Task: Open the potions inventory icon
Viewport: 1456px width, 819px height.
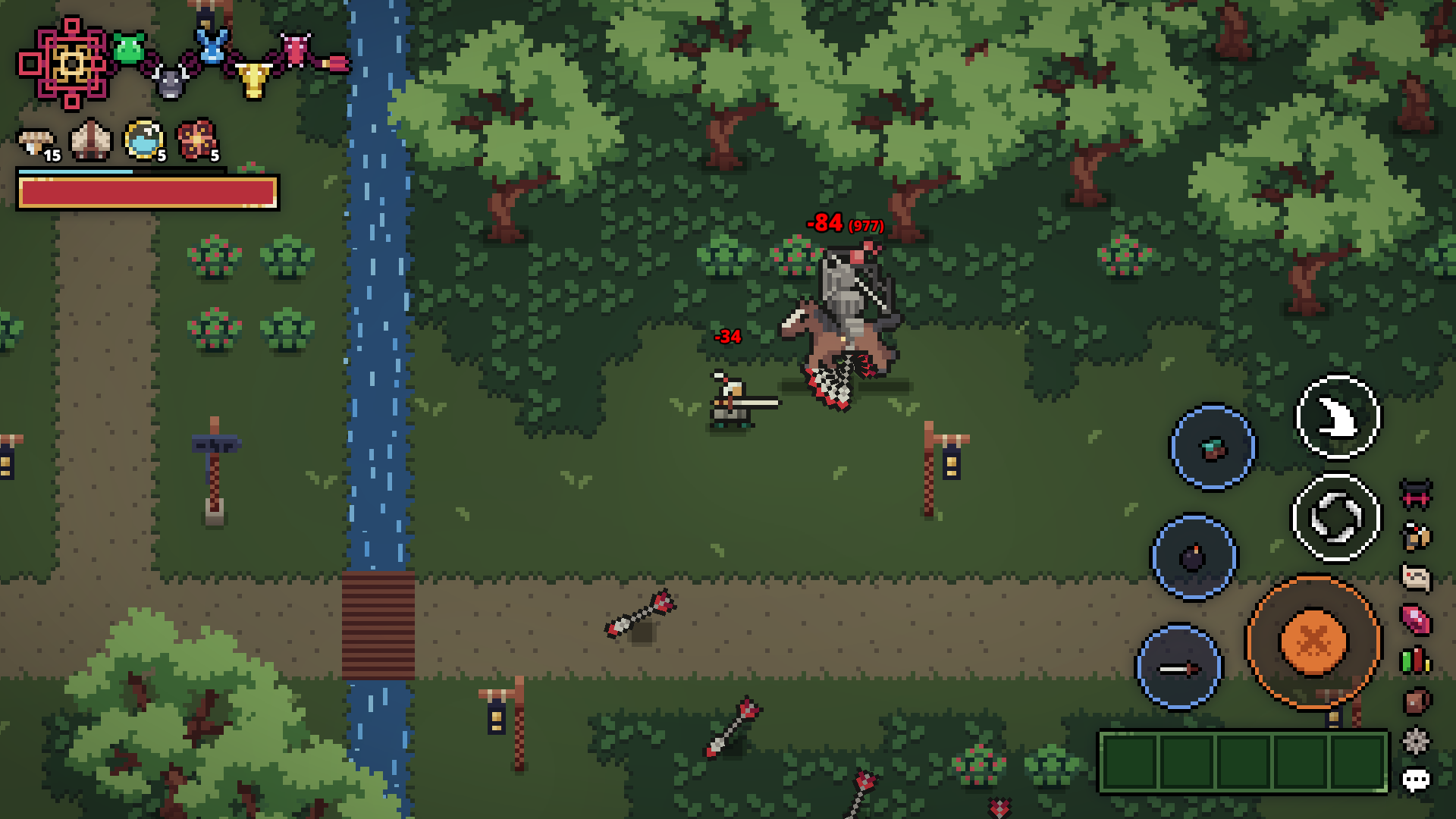Action: [1416, 659]
